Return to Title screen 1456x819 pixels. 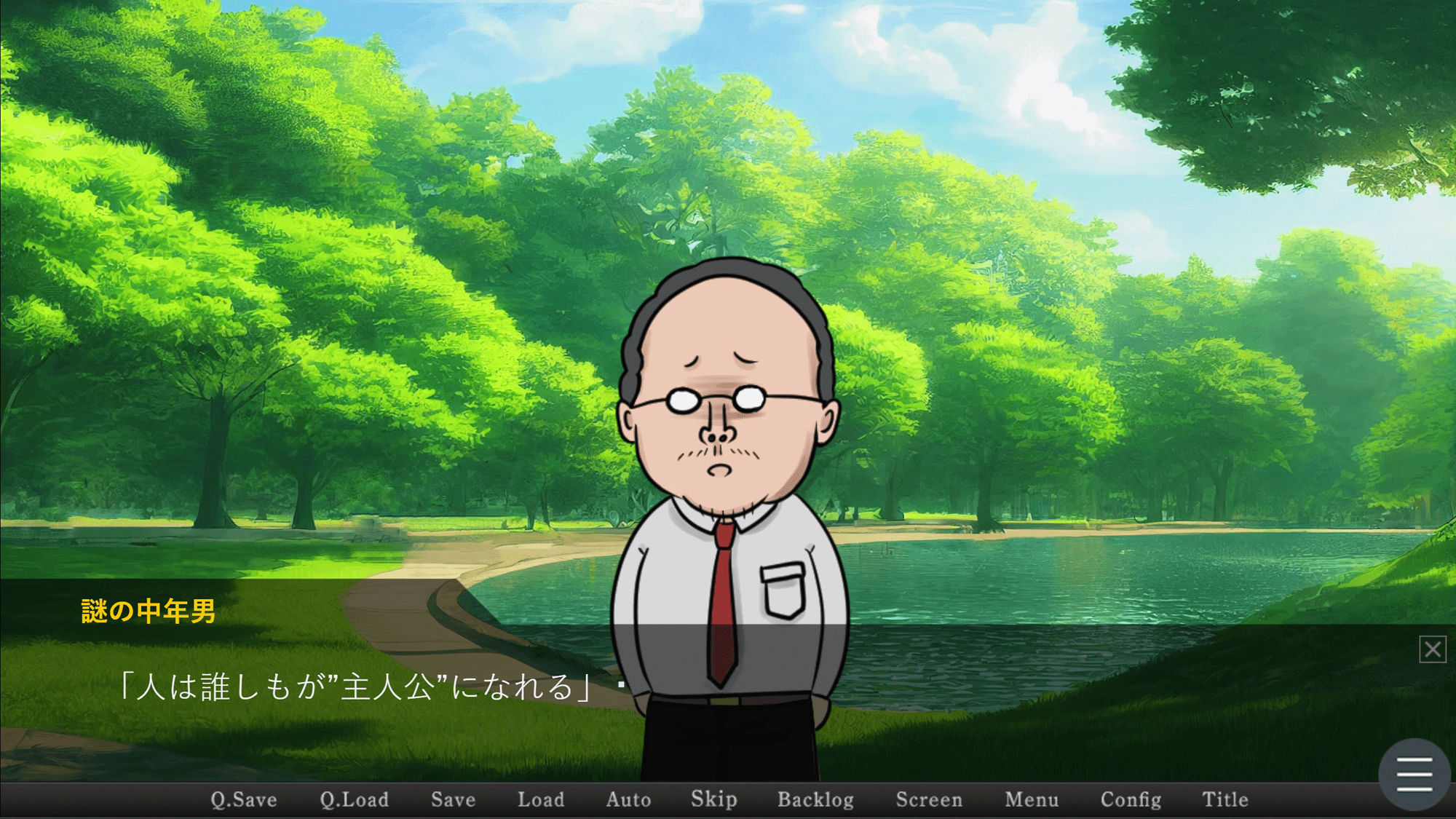1225,799
